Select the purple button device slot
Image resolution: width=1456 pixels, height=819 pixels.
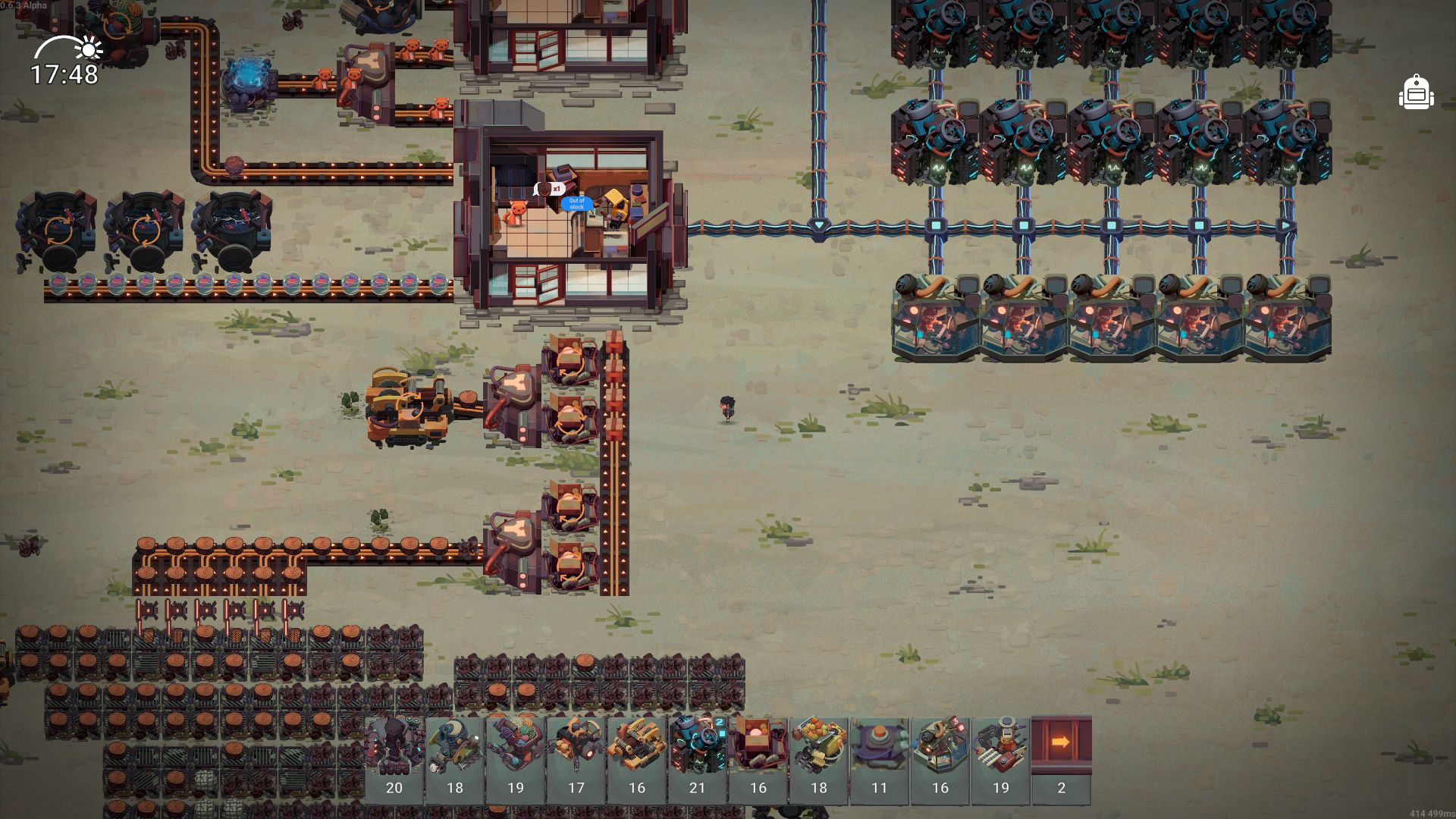(x=880, y=758)
